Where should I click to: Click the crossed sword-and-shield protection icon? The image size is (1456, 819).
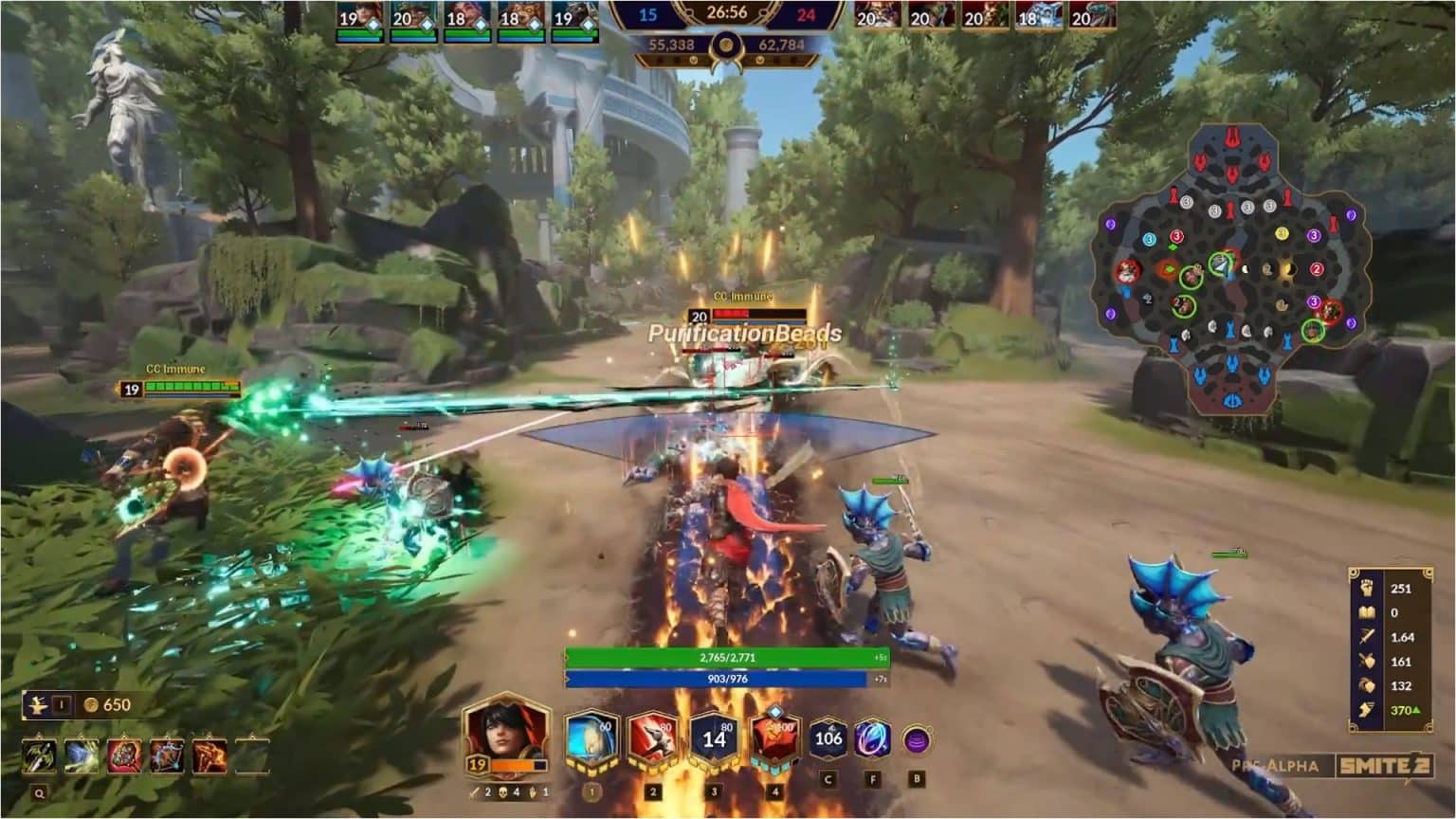(1368, 661)
